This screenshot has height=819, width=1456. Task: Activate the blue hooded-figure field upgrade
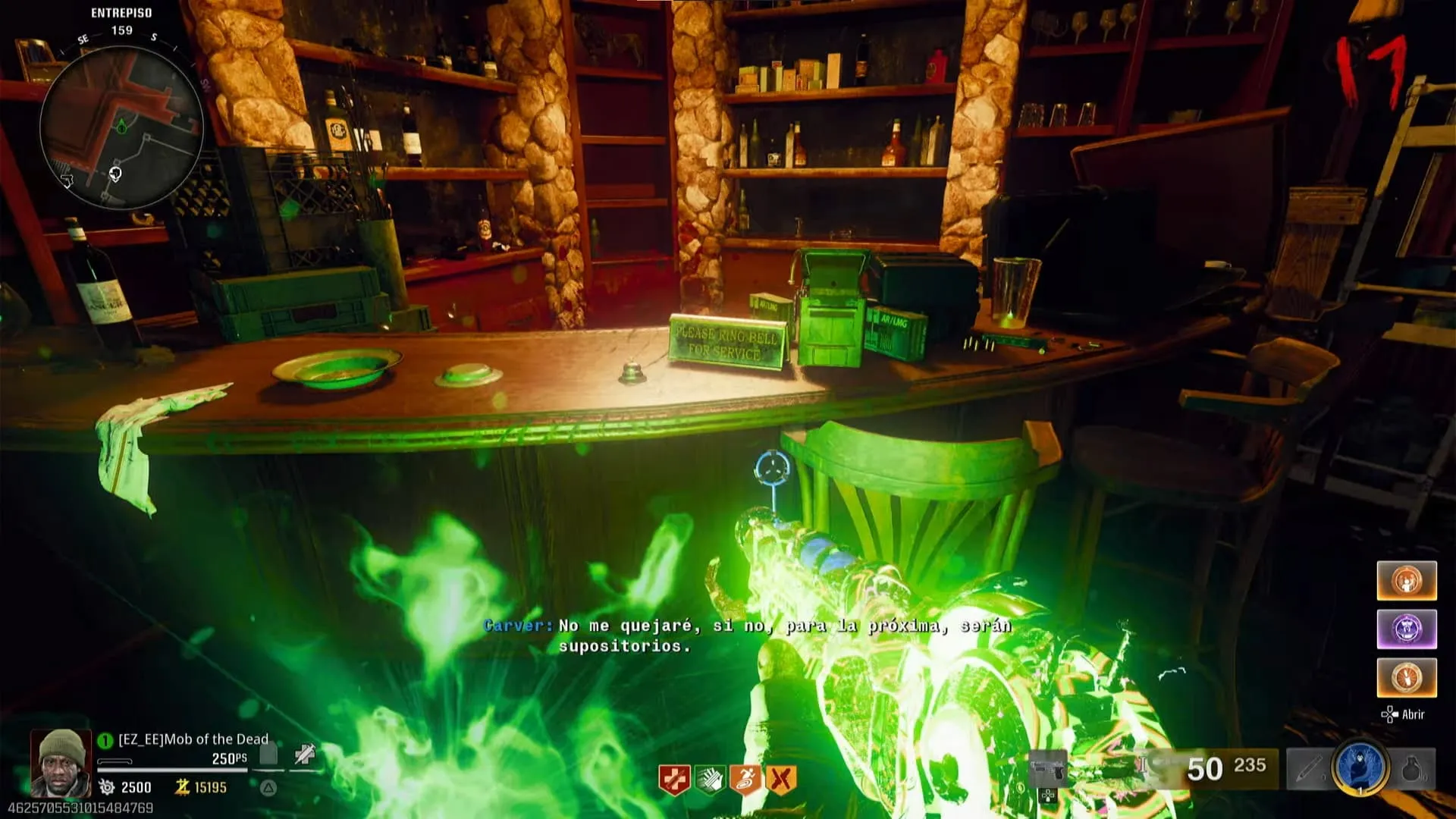pos(1360,767)
